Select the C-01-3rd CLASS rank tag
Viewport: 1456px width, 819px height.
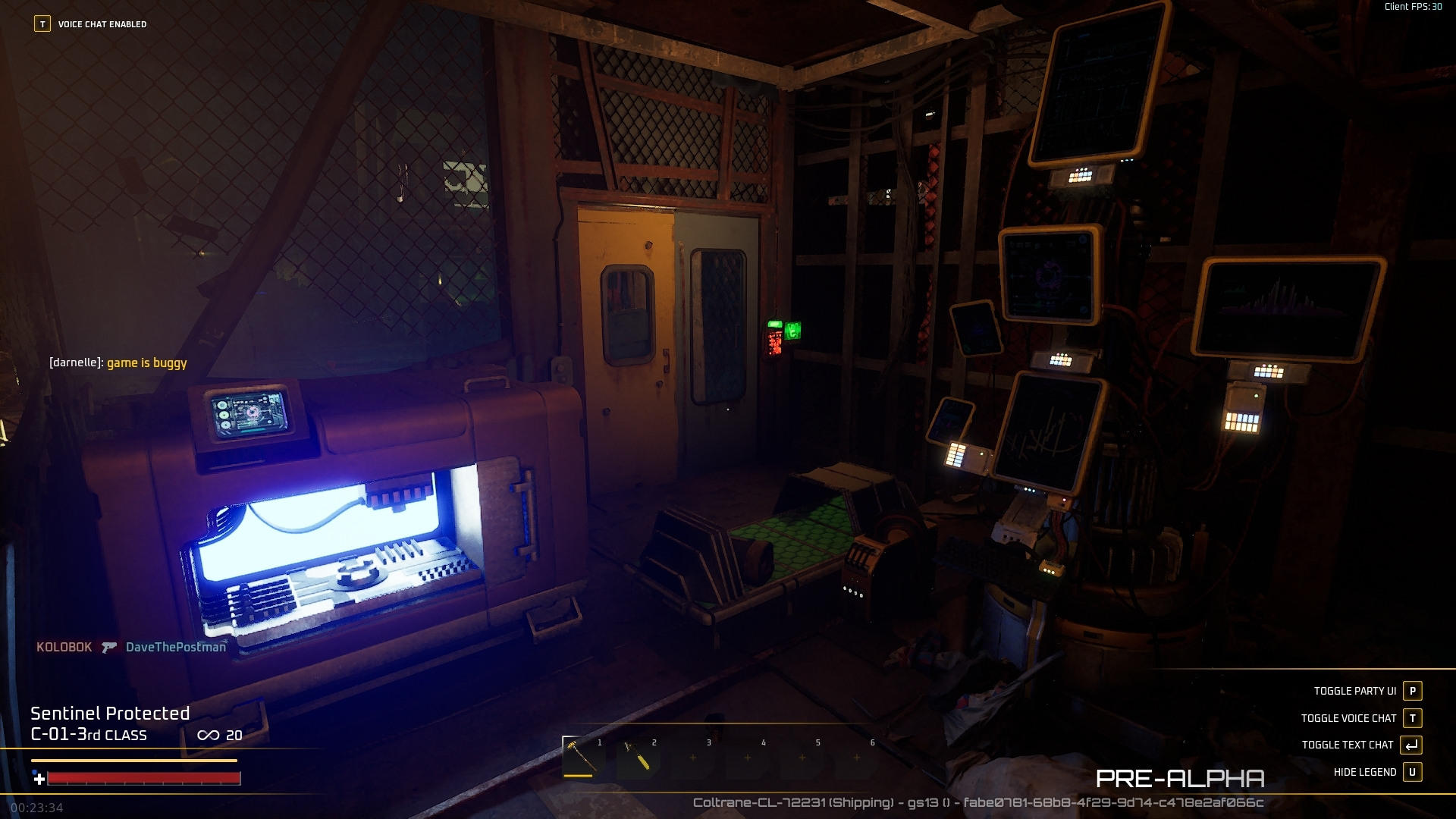point(89,735)
